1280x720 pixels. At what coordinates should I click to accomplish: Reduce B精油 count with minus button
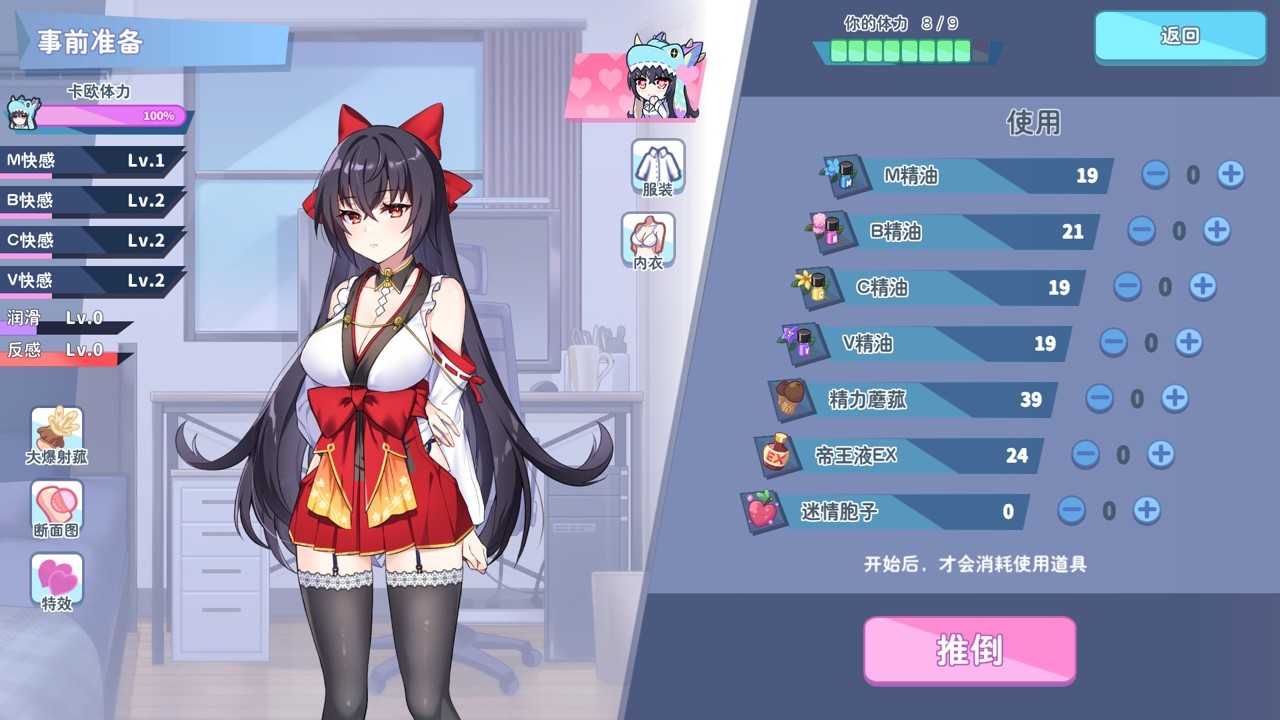(1141, 231)
